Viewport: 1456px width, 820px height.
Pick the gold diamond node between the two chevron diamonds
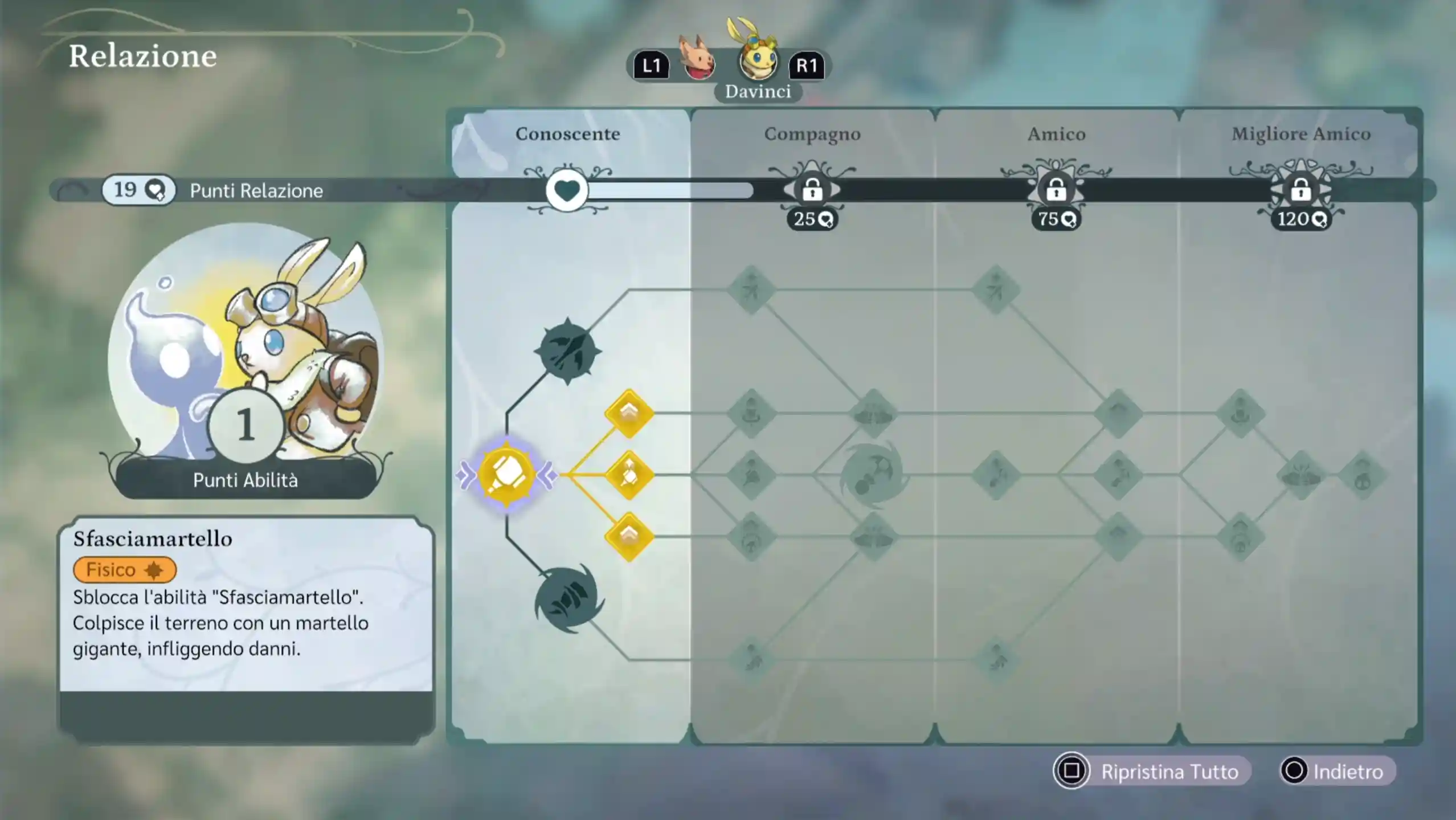point(629,475)
